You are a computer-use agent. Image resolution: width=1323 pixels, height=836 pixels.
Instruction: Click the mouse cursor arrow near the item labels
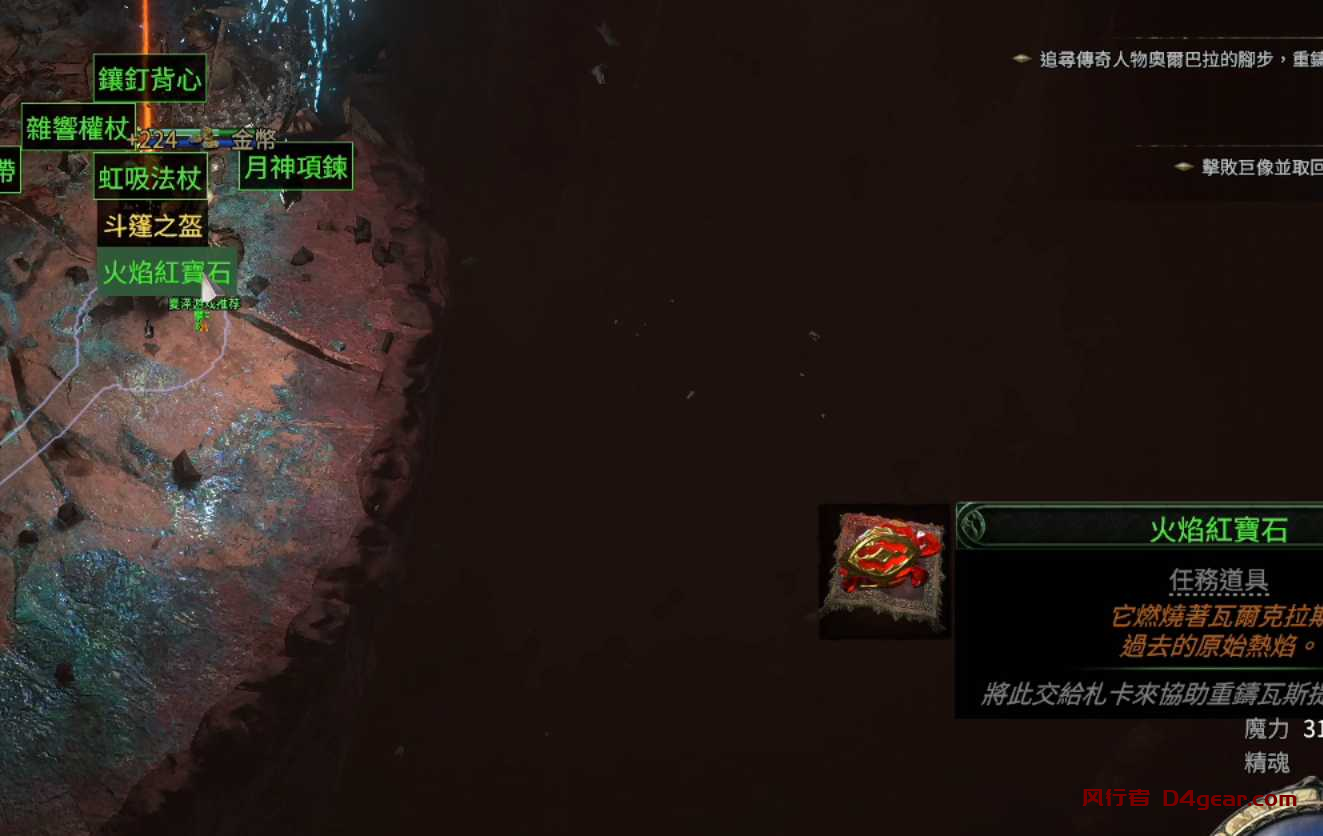[208, 290]
